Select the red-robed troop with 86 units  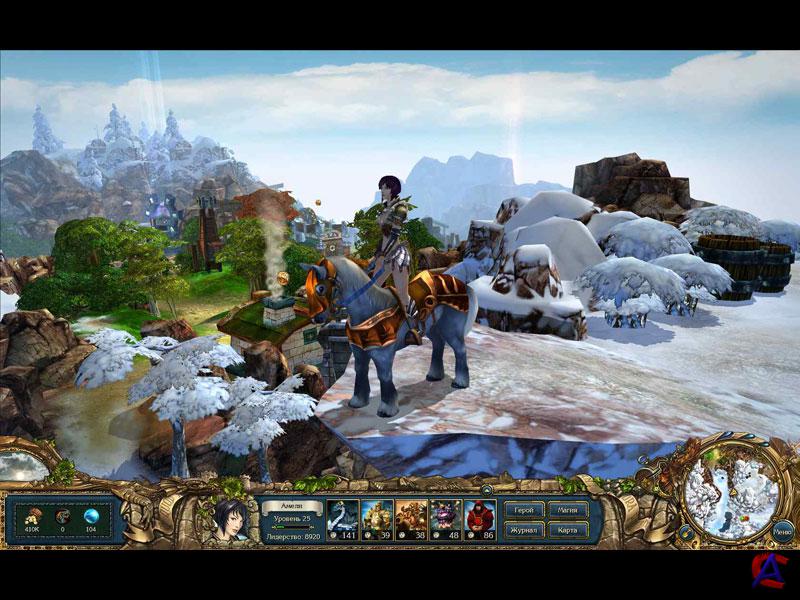click(479, 519)
